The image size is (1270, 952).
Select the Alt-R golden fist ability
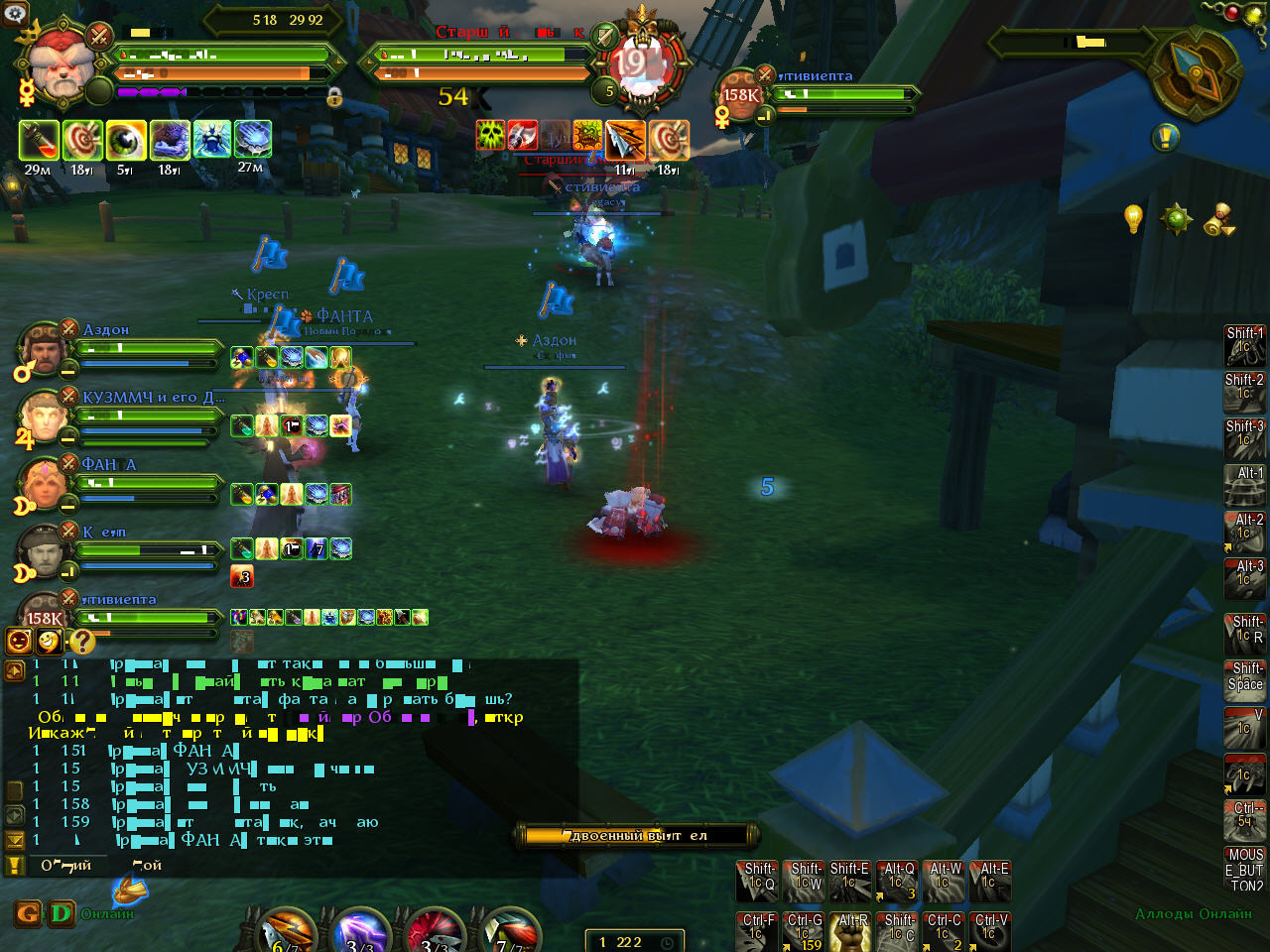[850, 932]
